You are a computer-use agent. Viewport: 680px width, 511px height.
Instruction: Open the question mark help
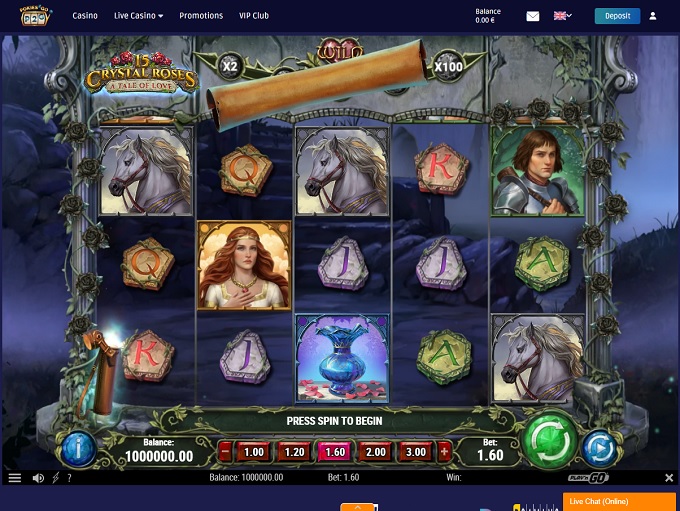tap(68, 478)
